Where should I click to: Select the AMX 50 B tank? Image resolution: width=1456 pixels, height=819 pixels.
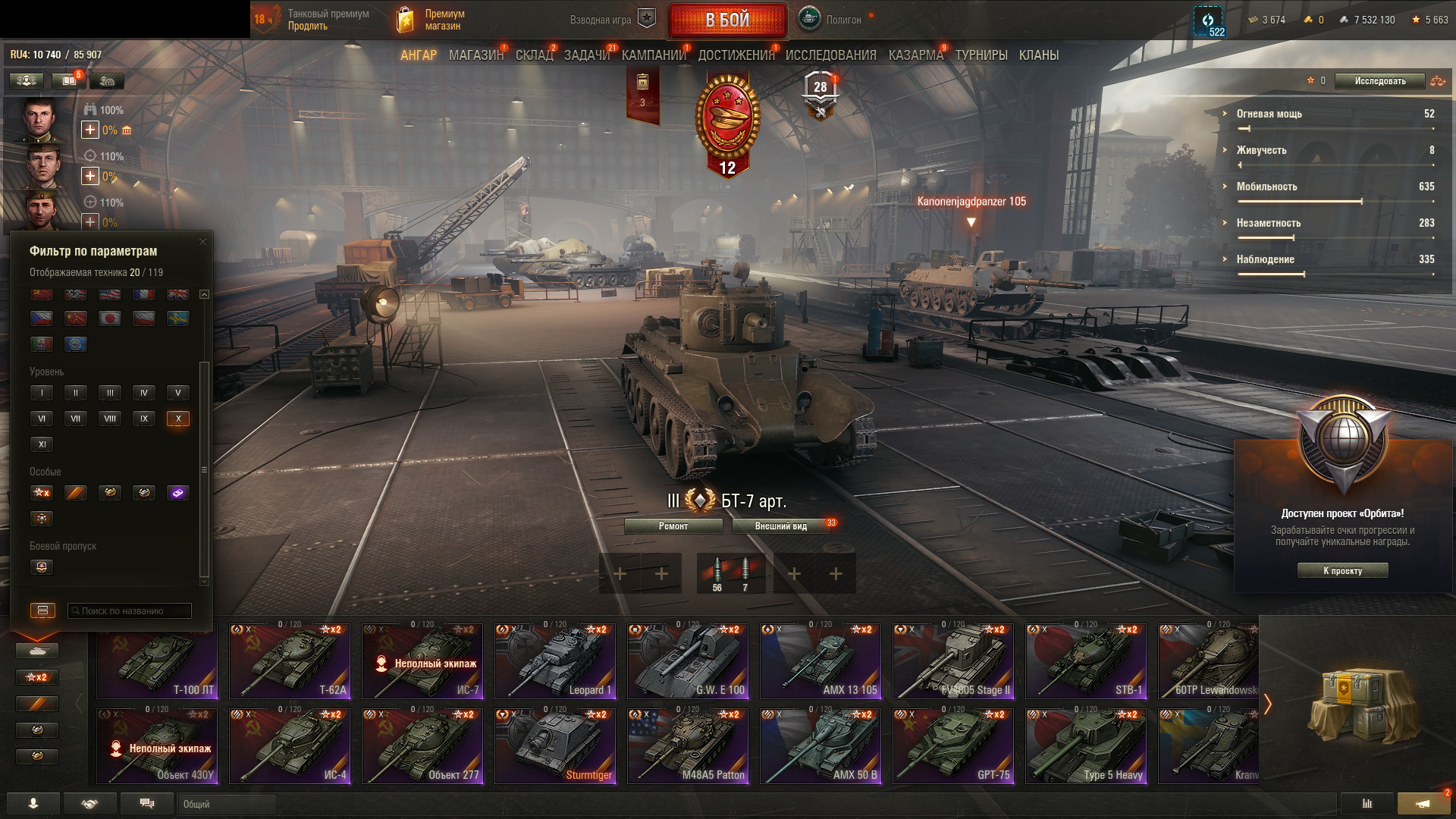pos(821,746)
